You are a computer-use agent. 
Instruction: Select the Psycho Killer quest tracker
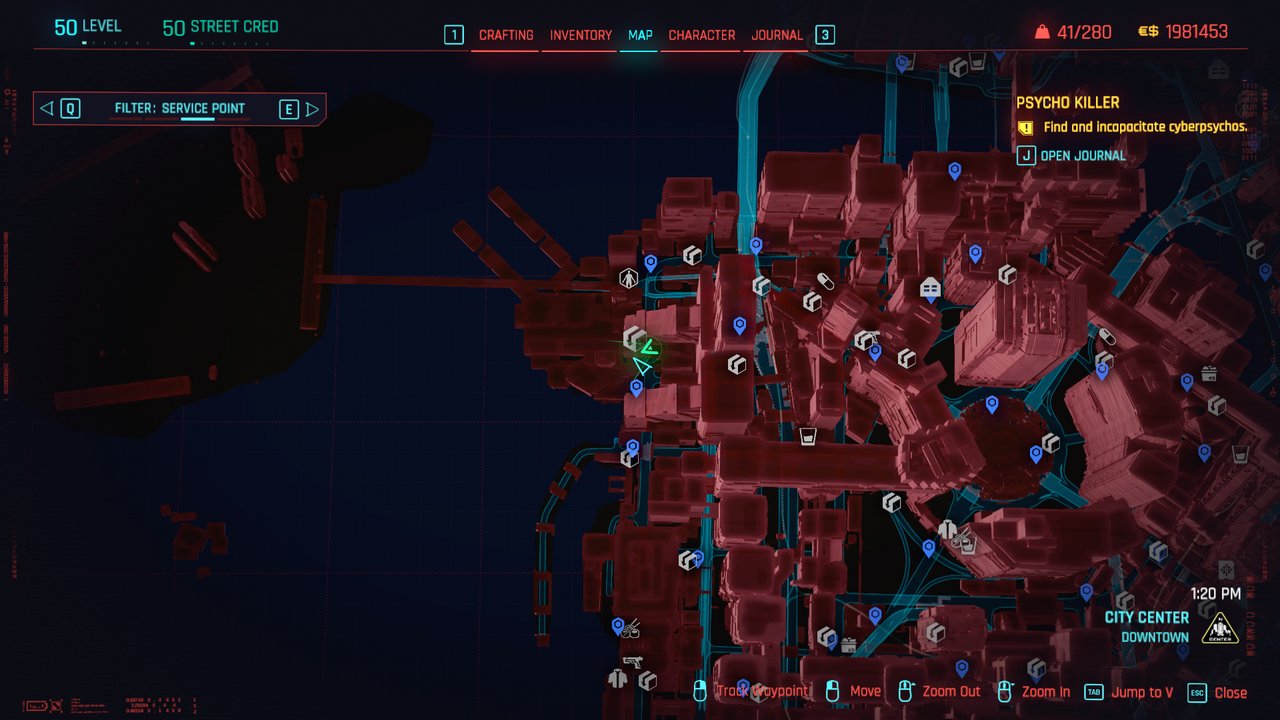pyautogui.click(x=1067, y=103)
